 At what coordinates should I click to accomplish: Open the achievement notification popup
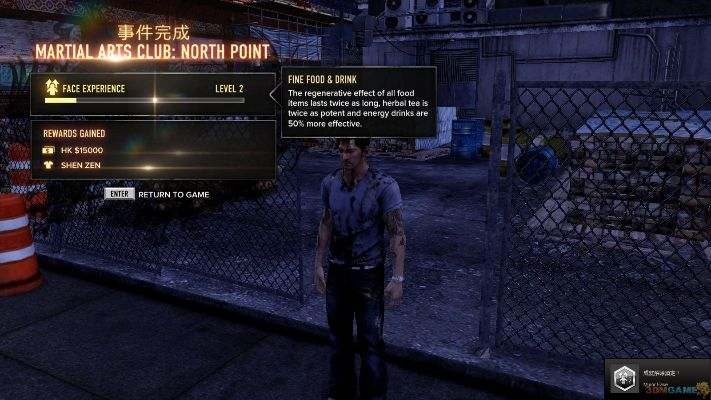point(656,379)
